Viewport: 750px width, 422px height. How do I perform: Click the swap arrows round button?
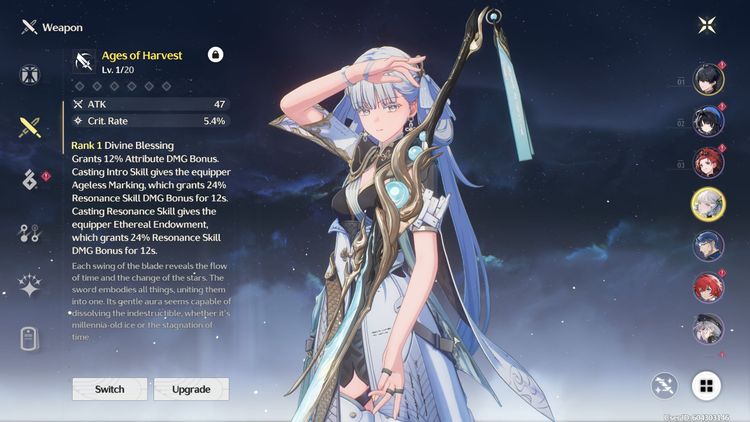click(664, 385)
